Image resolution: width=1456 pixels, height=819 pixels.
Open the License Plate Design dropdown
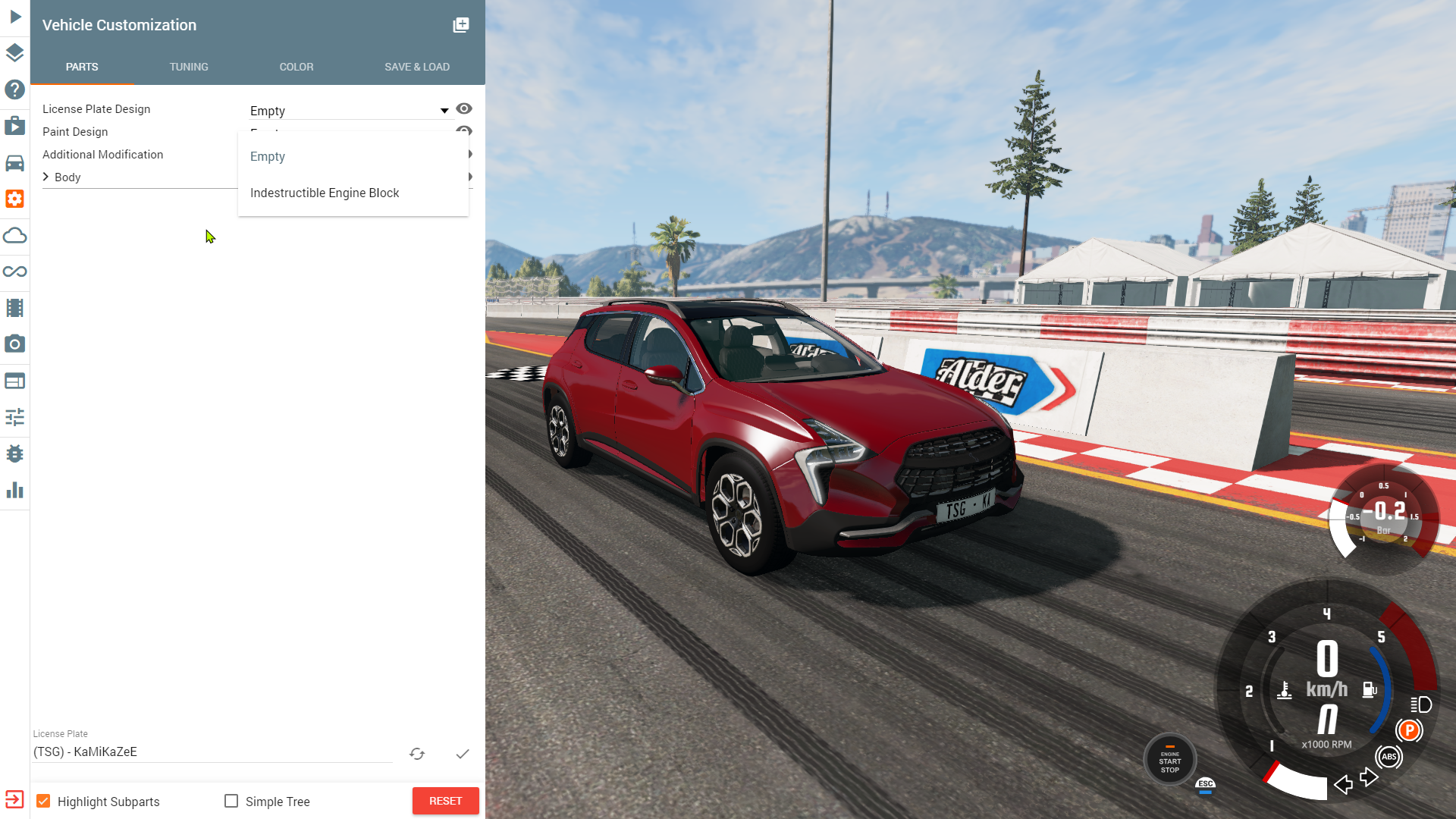pyautogui.click(x=443, y=110)
